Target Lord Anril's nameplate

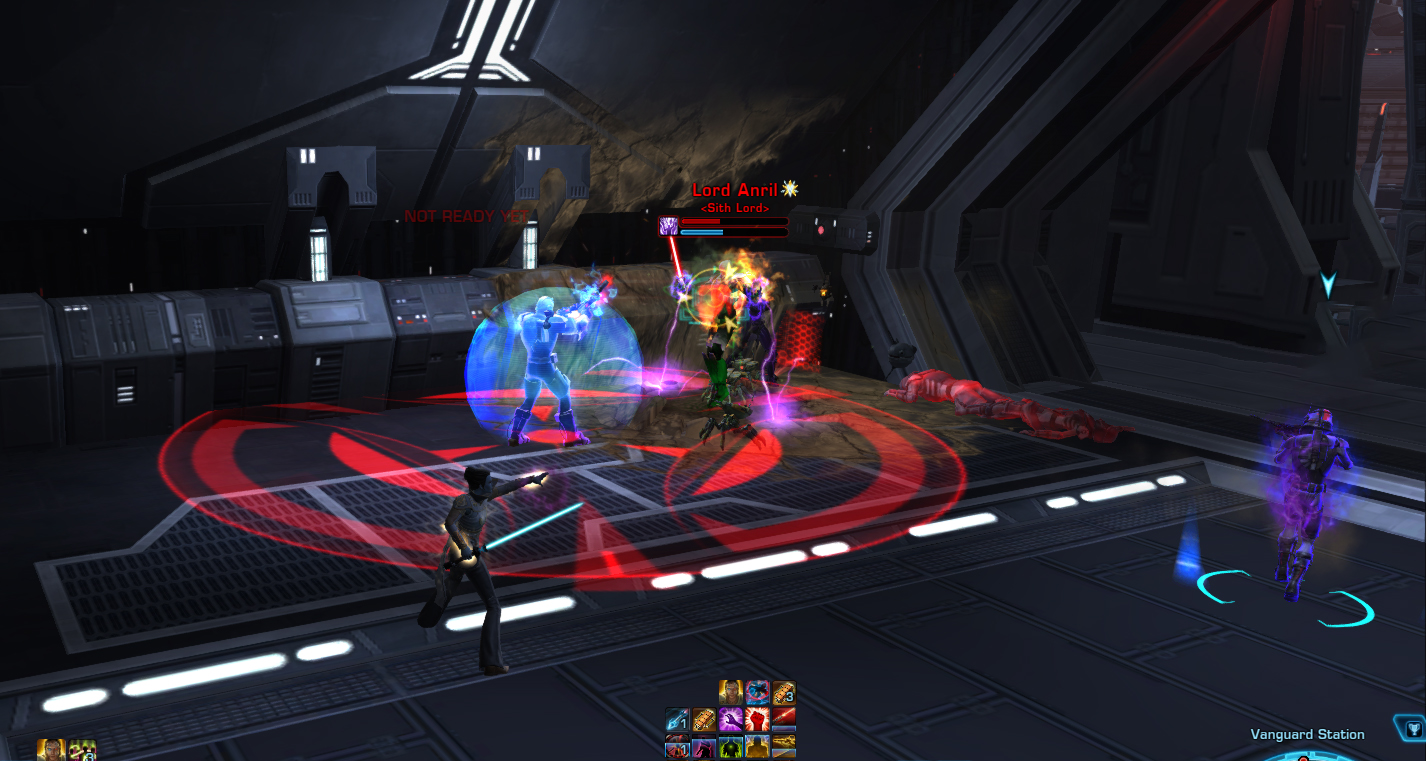pyautogui.click(x=735, y=190)
